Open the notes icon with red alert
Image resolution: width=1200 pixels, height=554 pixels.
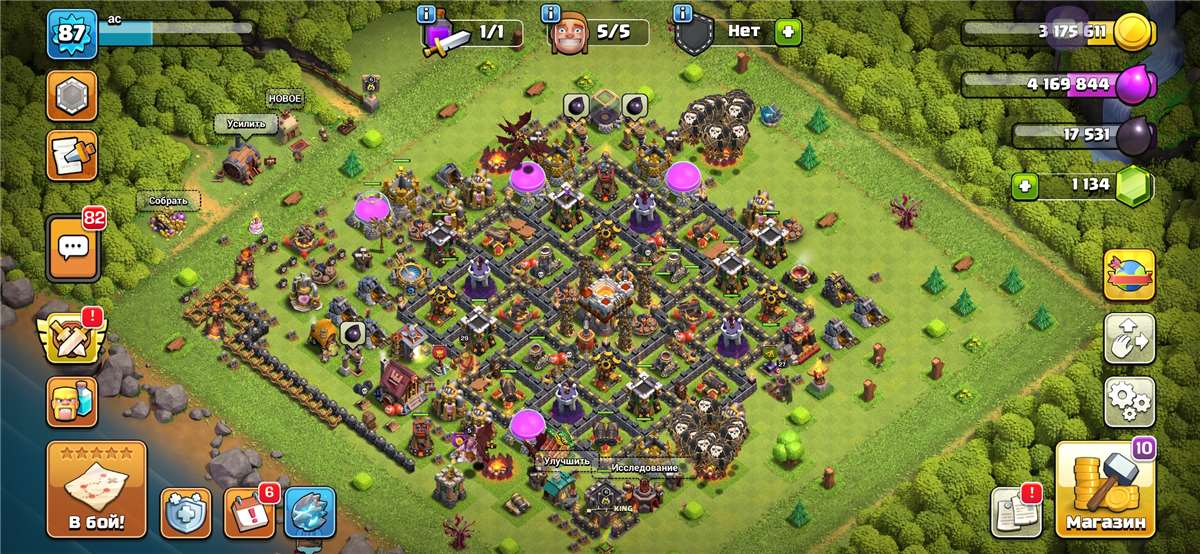pyautogui.click(x=1015, y=512)
